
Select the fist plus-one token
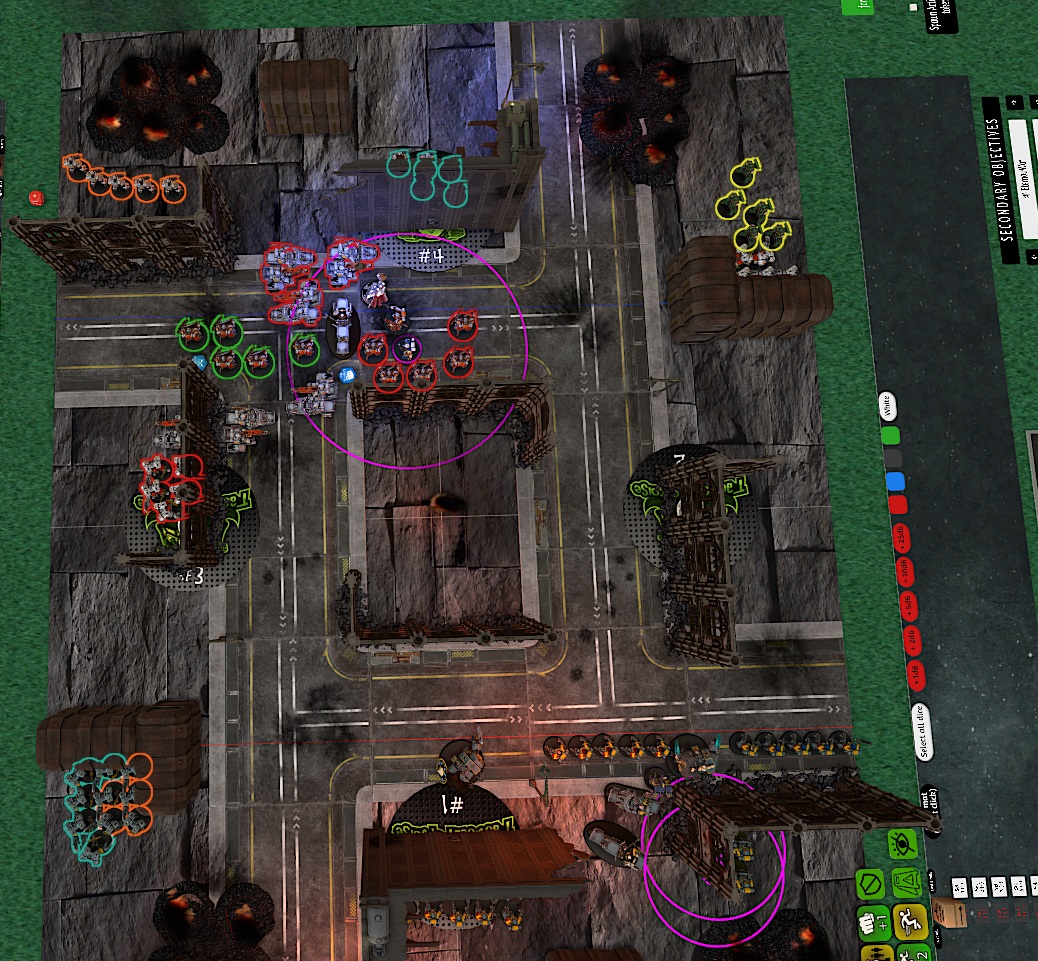tap(873, 922)
